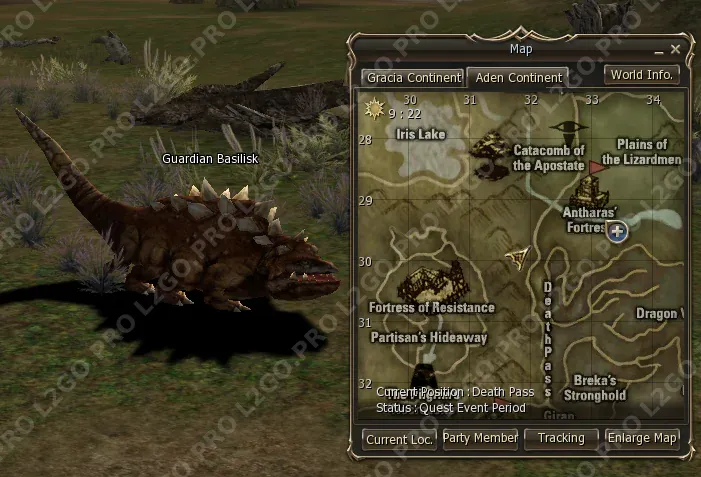Click the Party Member button
The width and height of the screenshot is (701, 477).
481,438
